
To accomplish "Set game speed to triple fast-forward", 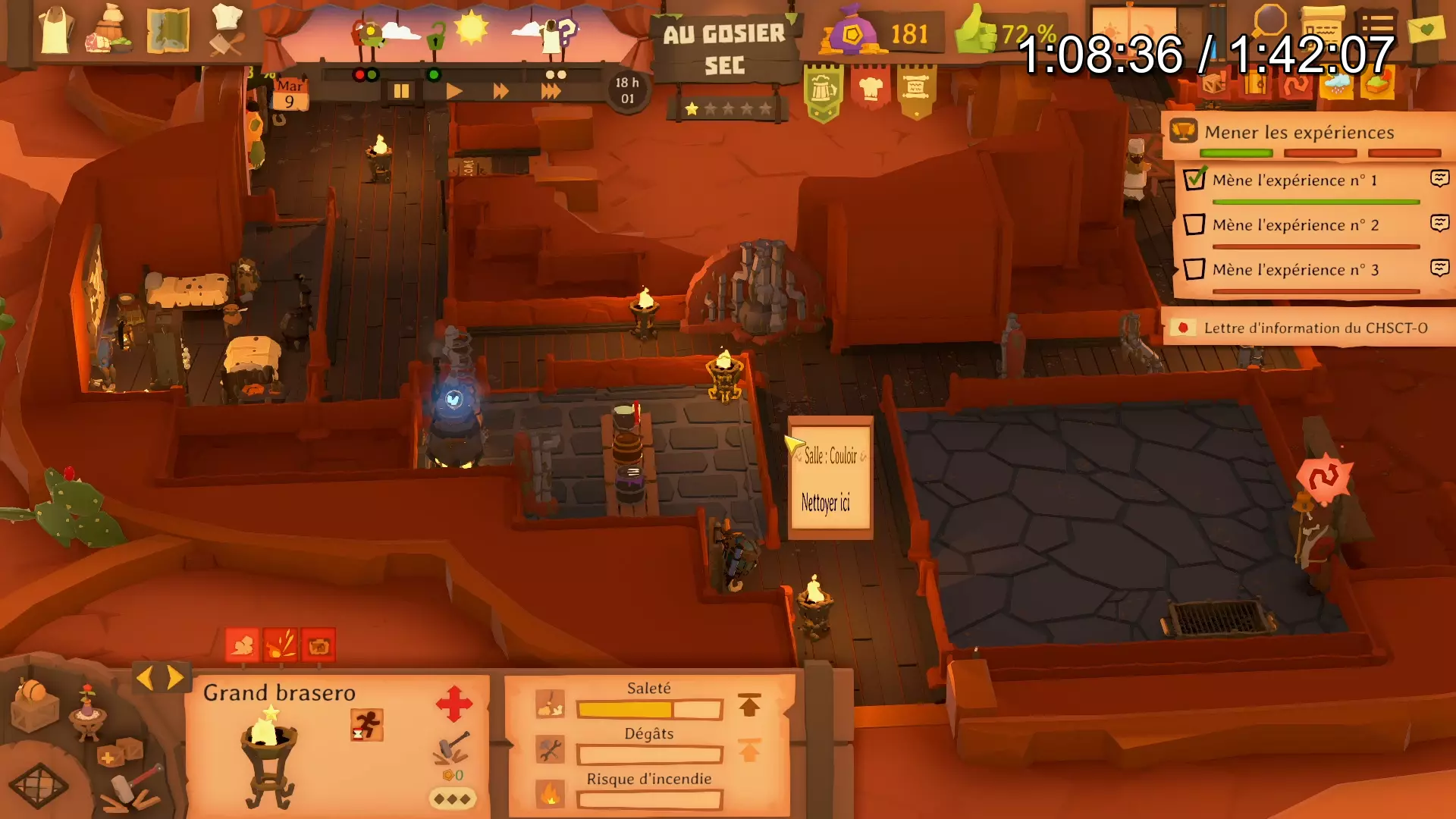I will click(551, 92).
